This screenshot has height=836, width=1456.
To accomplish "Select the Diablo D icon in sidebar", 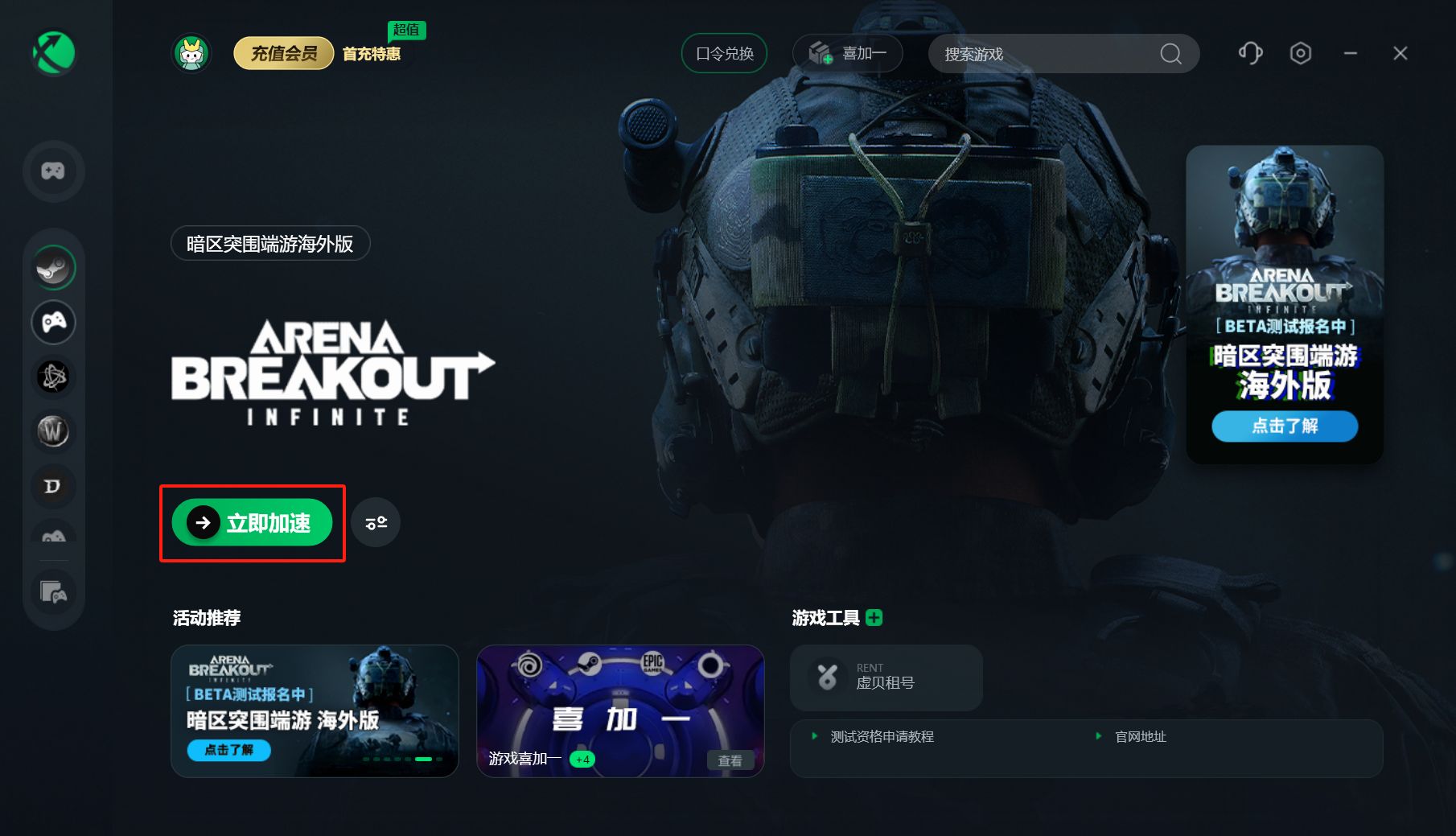I will [54, 486].
